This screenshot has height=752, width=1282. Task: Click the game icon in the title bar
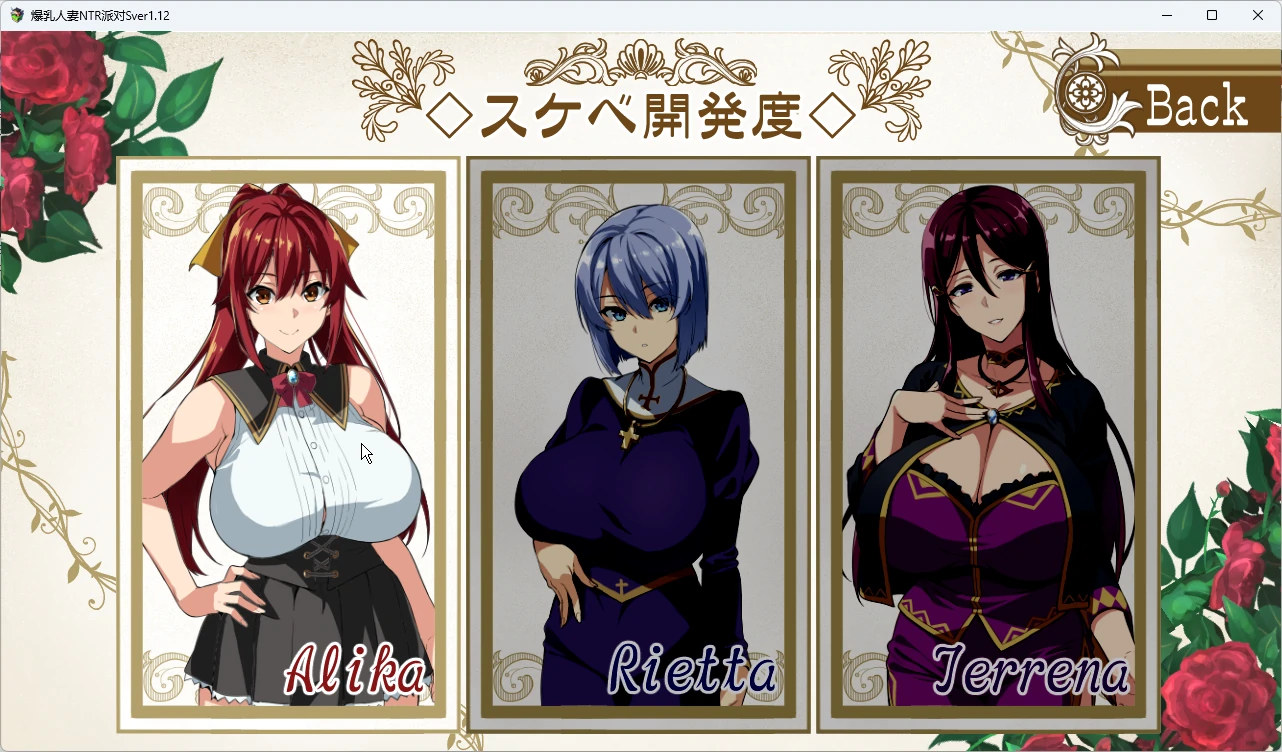click(x=14, y=15)
